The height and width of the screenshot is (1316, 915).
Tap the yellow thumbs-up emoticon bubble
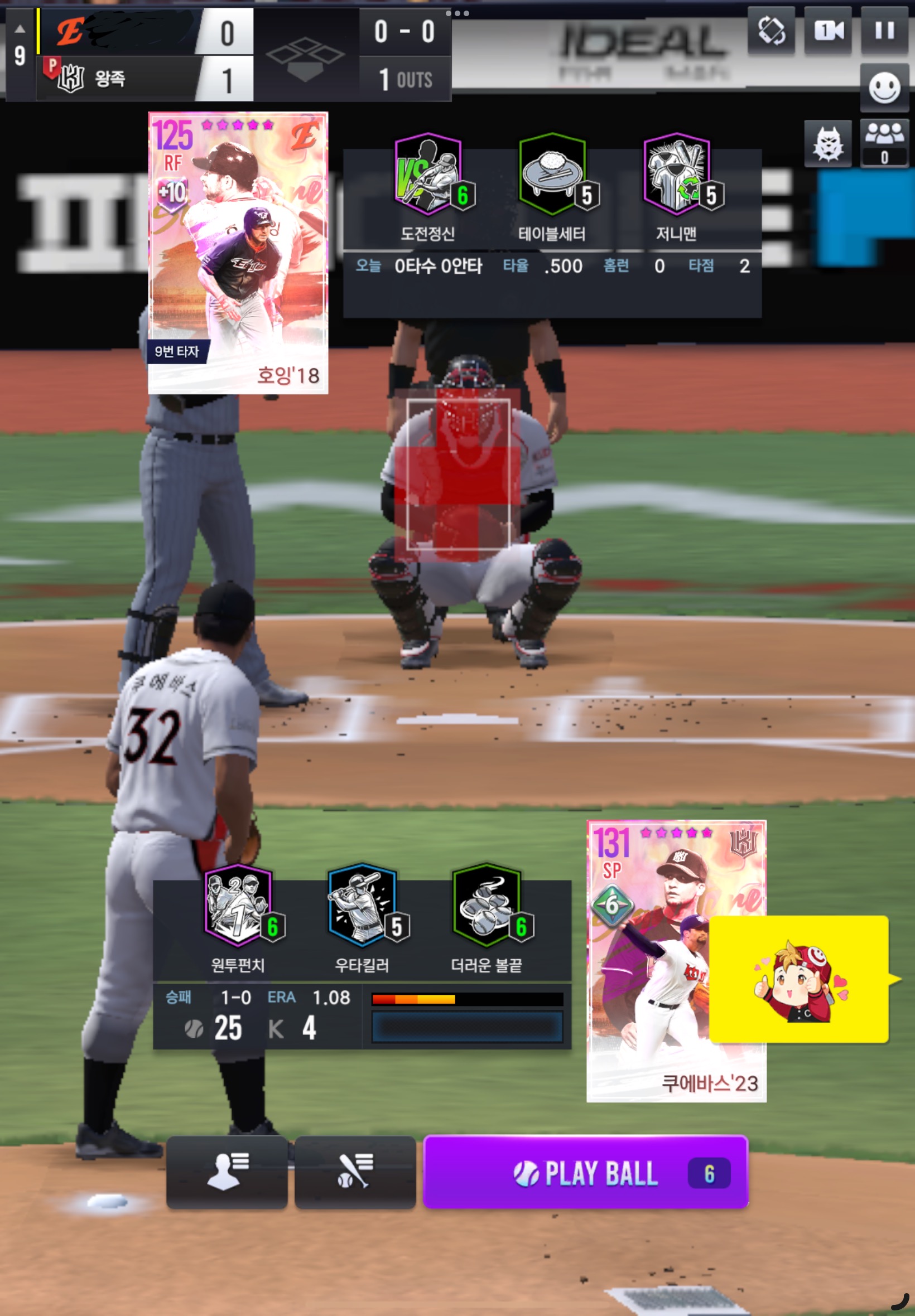pos(798,979)
